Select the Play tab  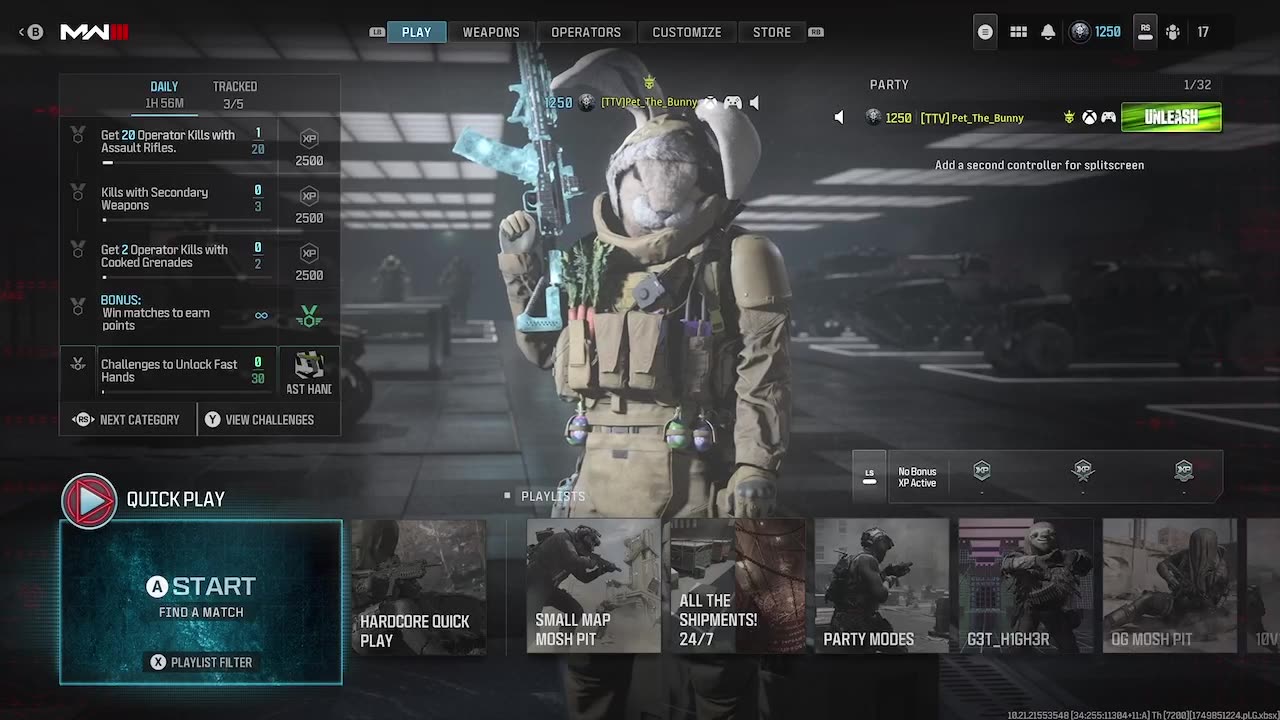[x=416, y=32]
